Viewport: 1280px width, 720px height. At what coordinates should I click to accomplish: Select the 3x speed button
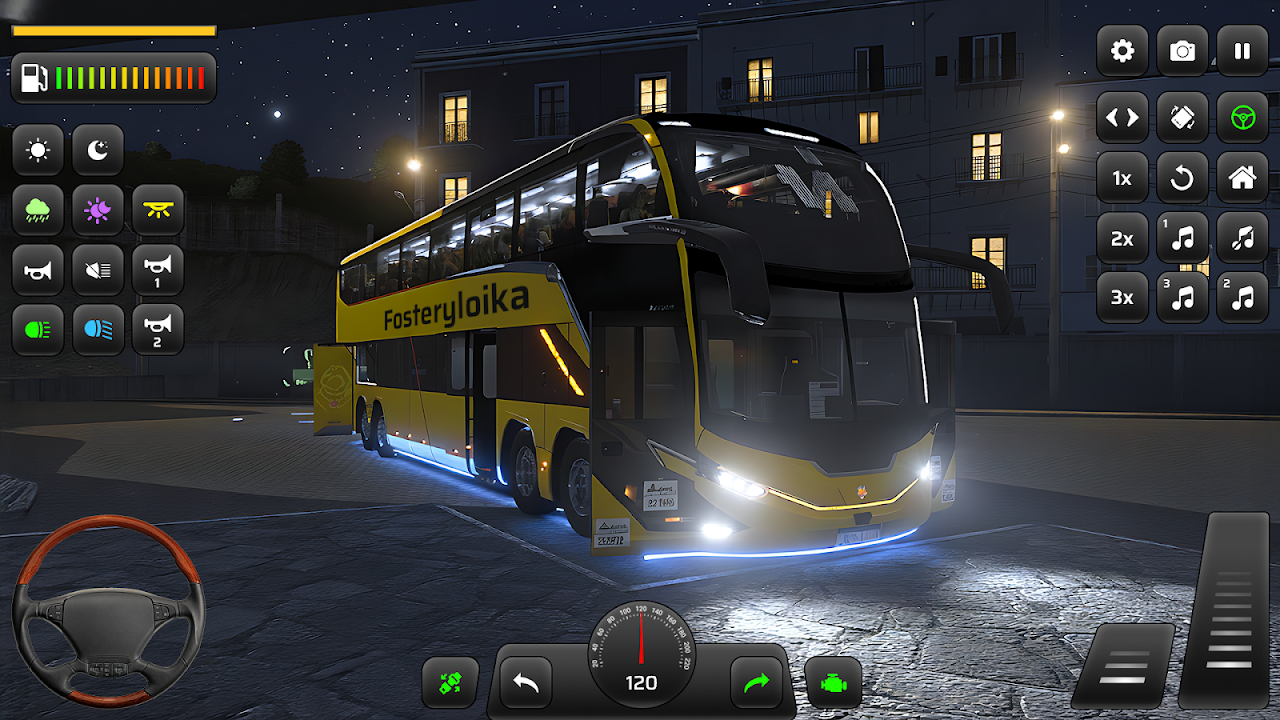tap(1122, 297)
